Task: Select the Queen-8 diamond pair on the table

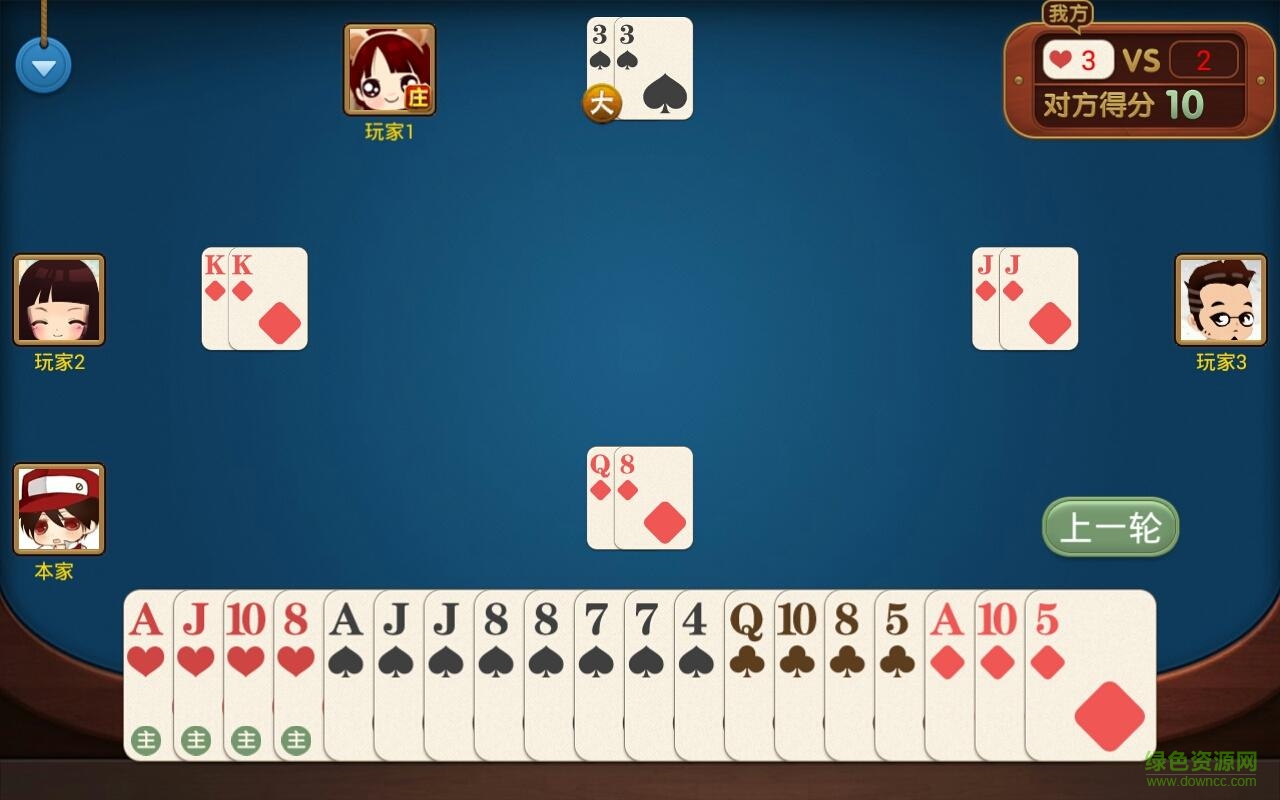Action: coord(640,498)
